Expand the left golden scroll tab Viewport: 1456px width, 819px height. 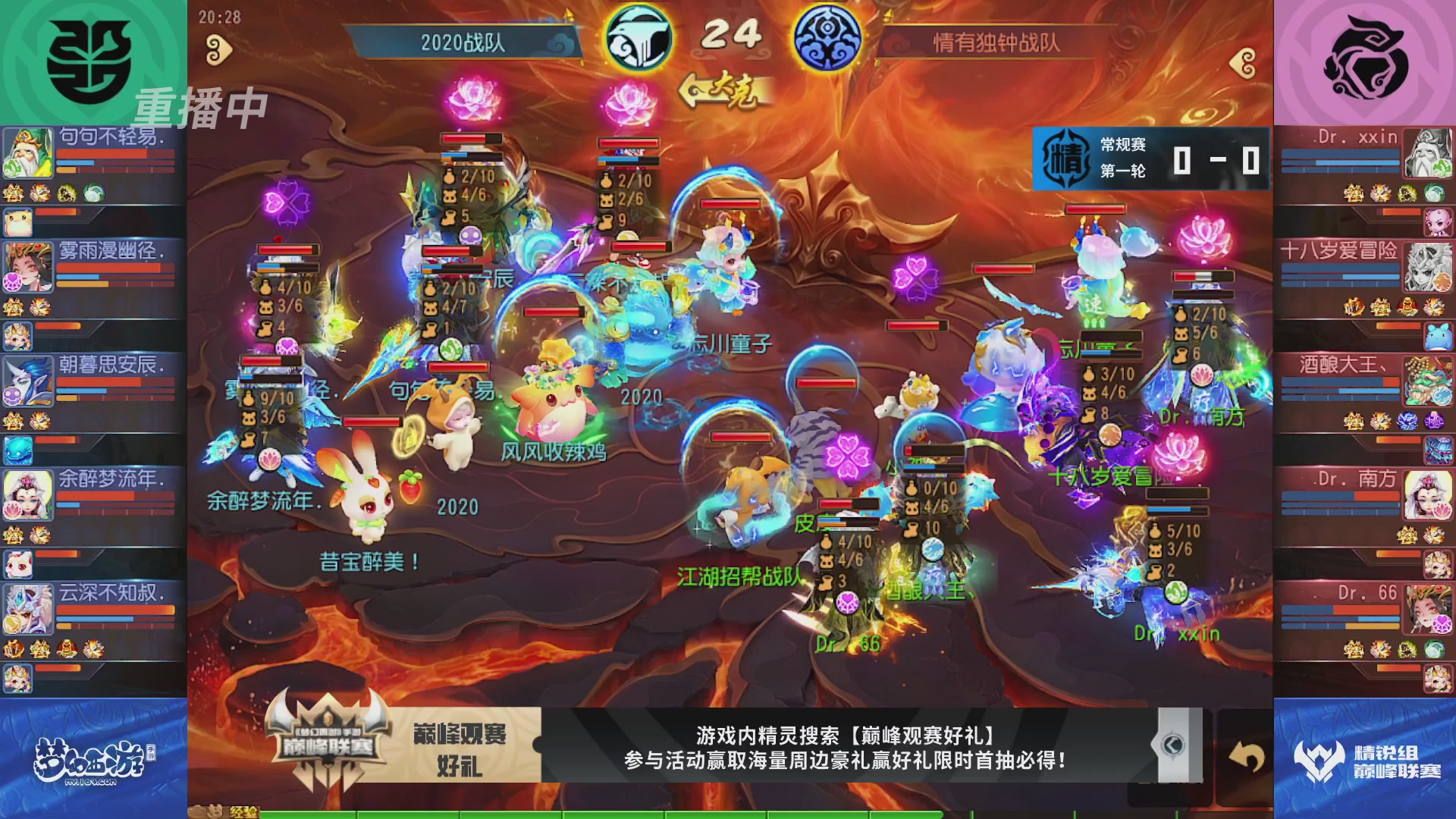click(220, 48)
